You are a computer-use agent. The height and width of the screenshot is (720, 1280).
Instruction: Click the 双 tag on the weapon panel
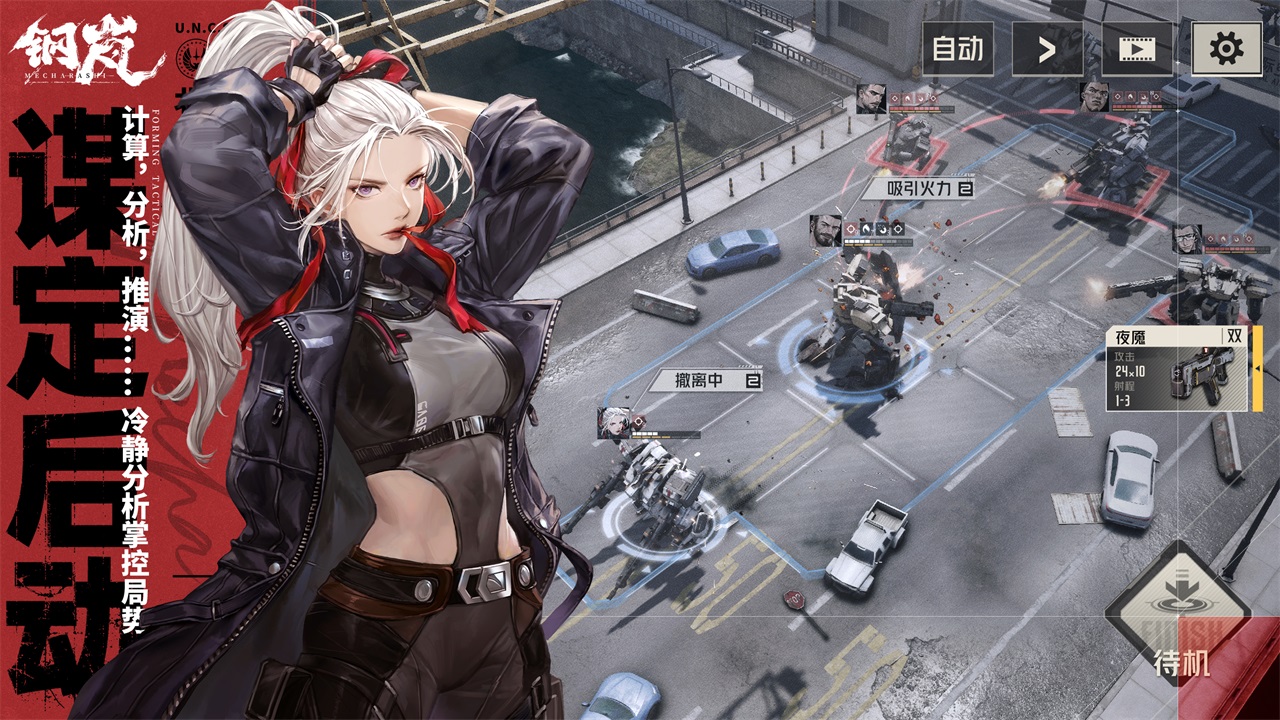1236,334
